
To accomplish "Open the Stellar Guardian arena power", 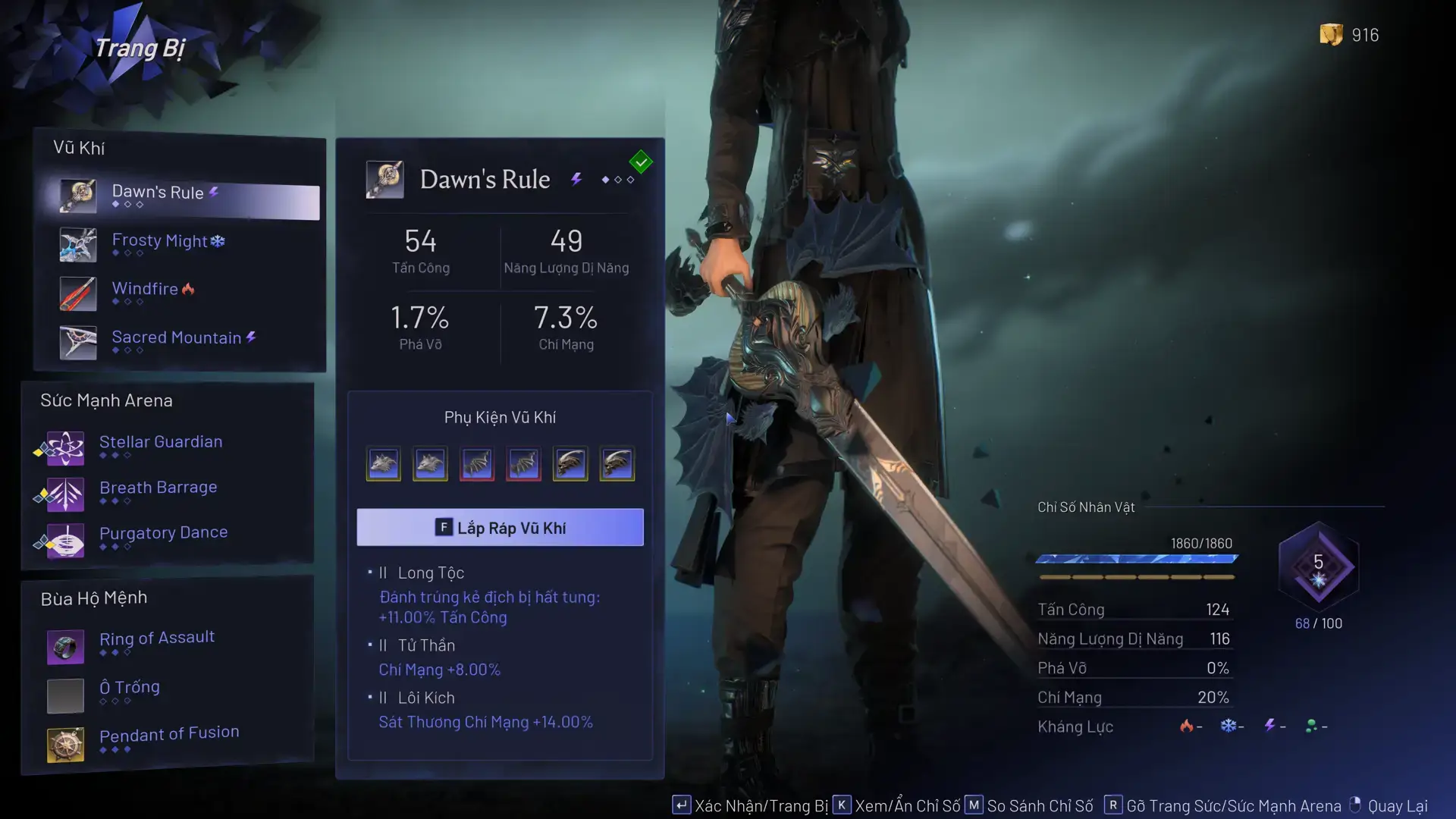I will pyautogui.click(x=160, y=445).
